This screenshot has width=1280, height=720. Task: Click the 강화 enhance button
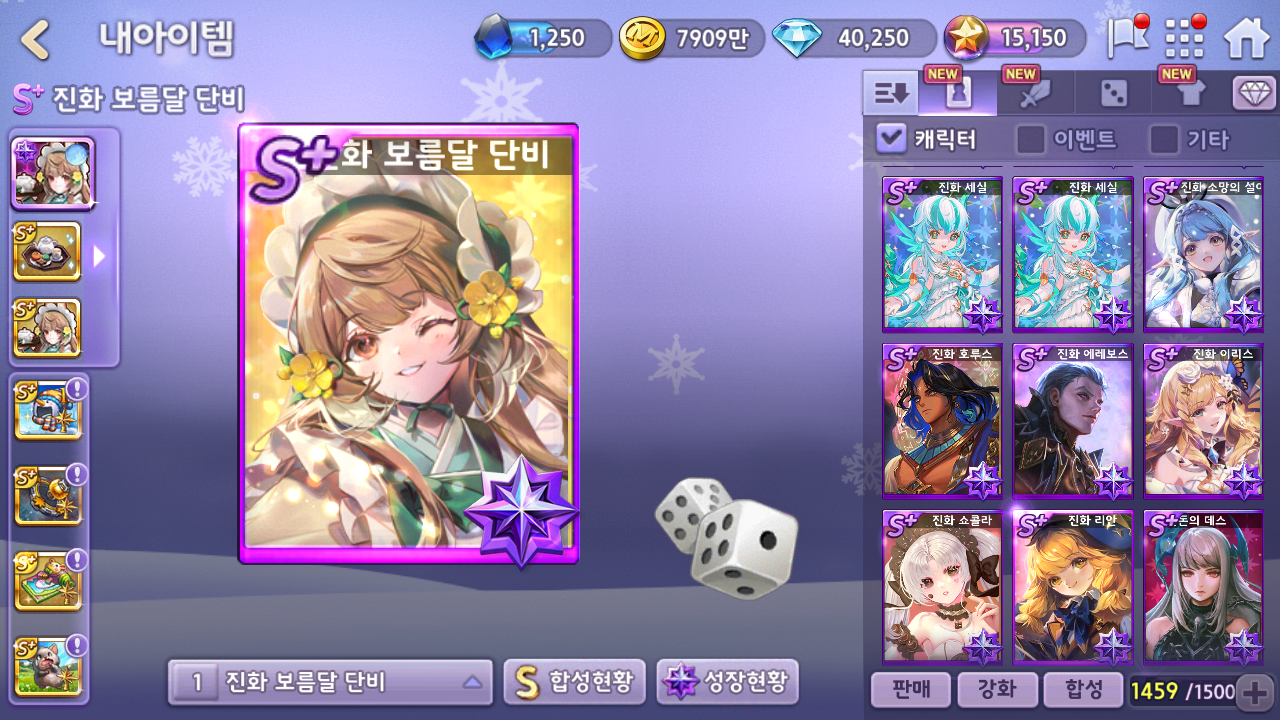coord(996,690)
